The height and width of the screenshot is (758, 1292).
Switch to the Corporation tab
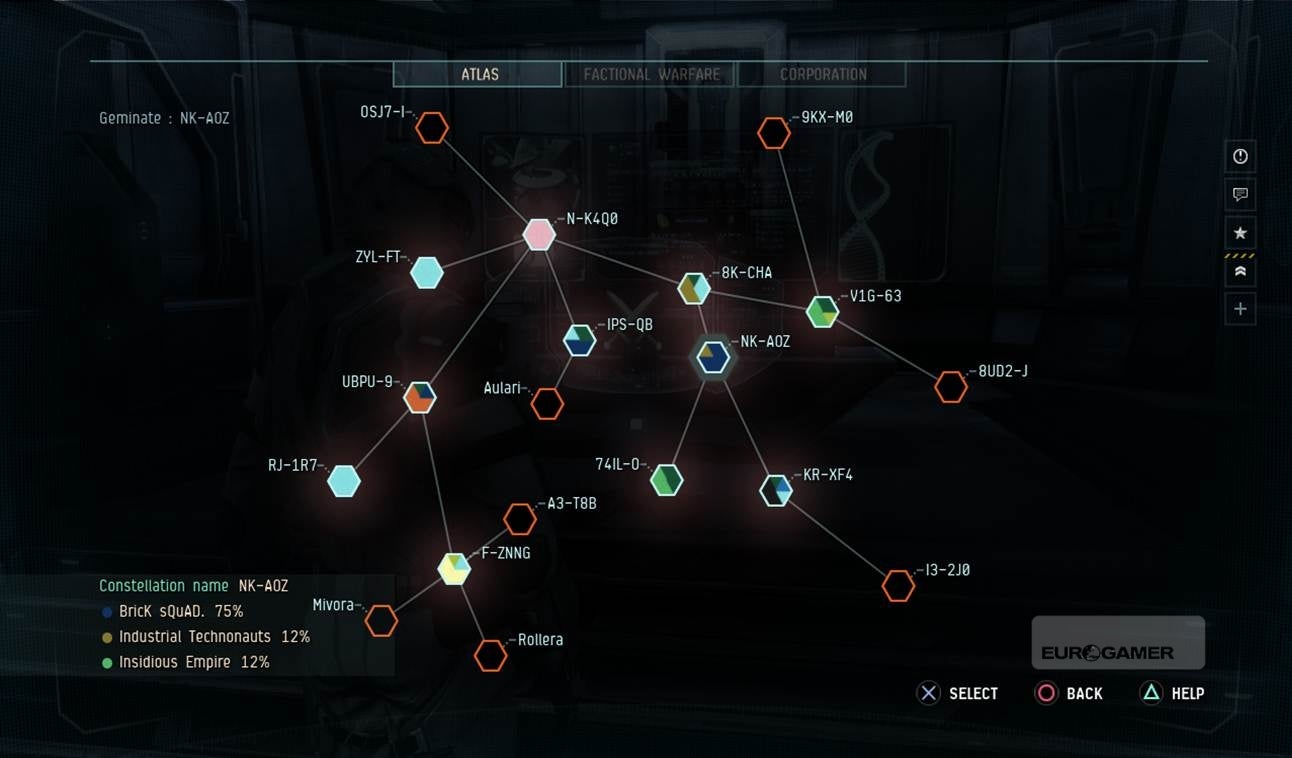click(823, 74)
